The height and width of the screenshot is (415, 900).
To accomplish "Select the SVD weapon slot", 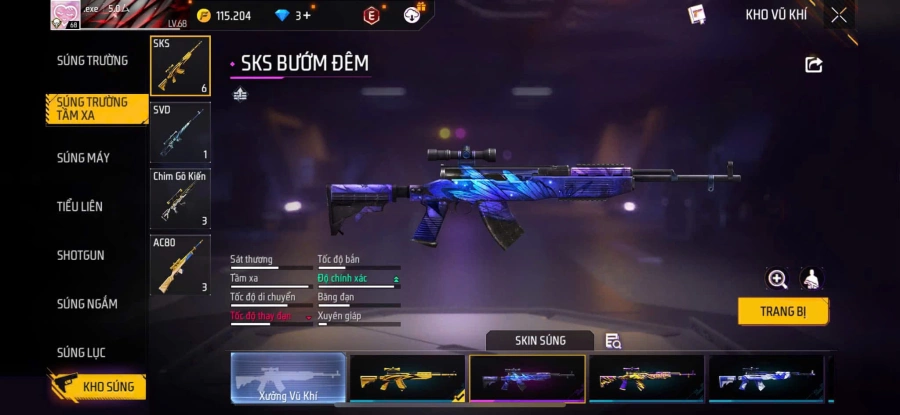I will point(180,132).
